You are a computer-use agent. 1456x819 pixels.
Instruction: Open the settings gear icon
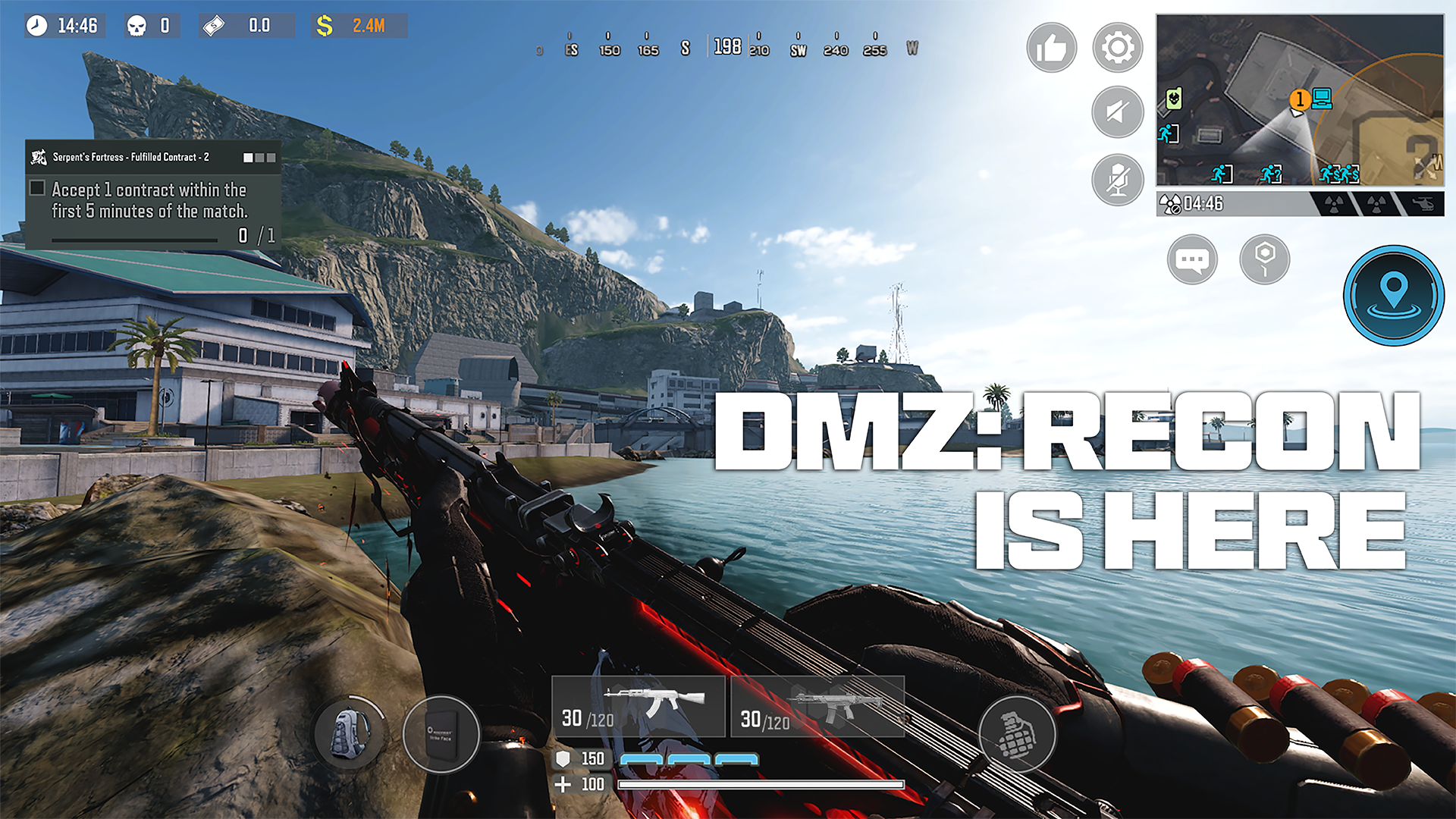tap(1116, 47)
